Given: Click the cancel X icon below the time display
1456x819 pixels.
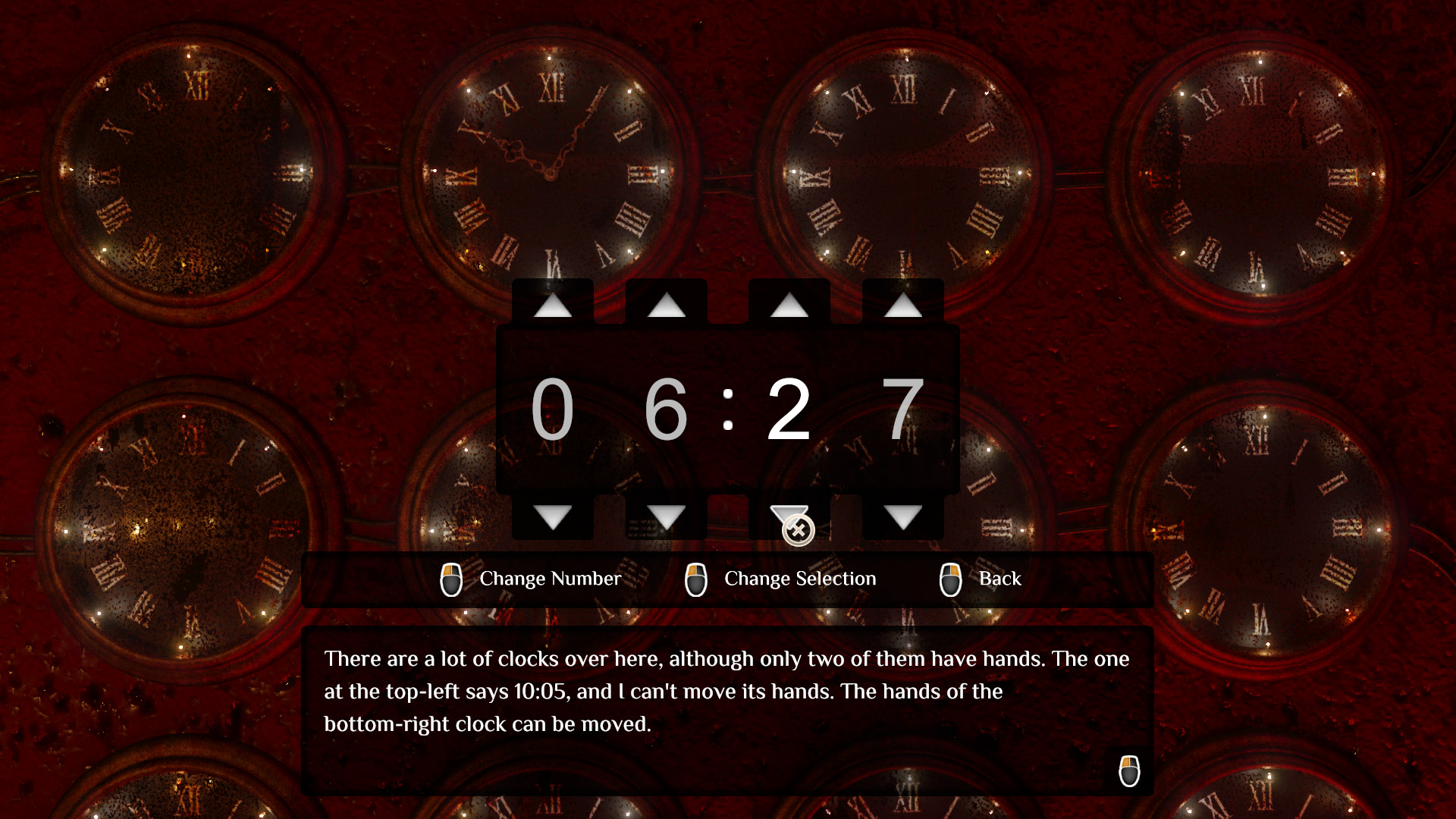Looking at the screenshot, I should pos(797,528).
